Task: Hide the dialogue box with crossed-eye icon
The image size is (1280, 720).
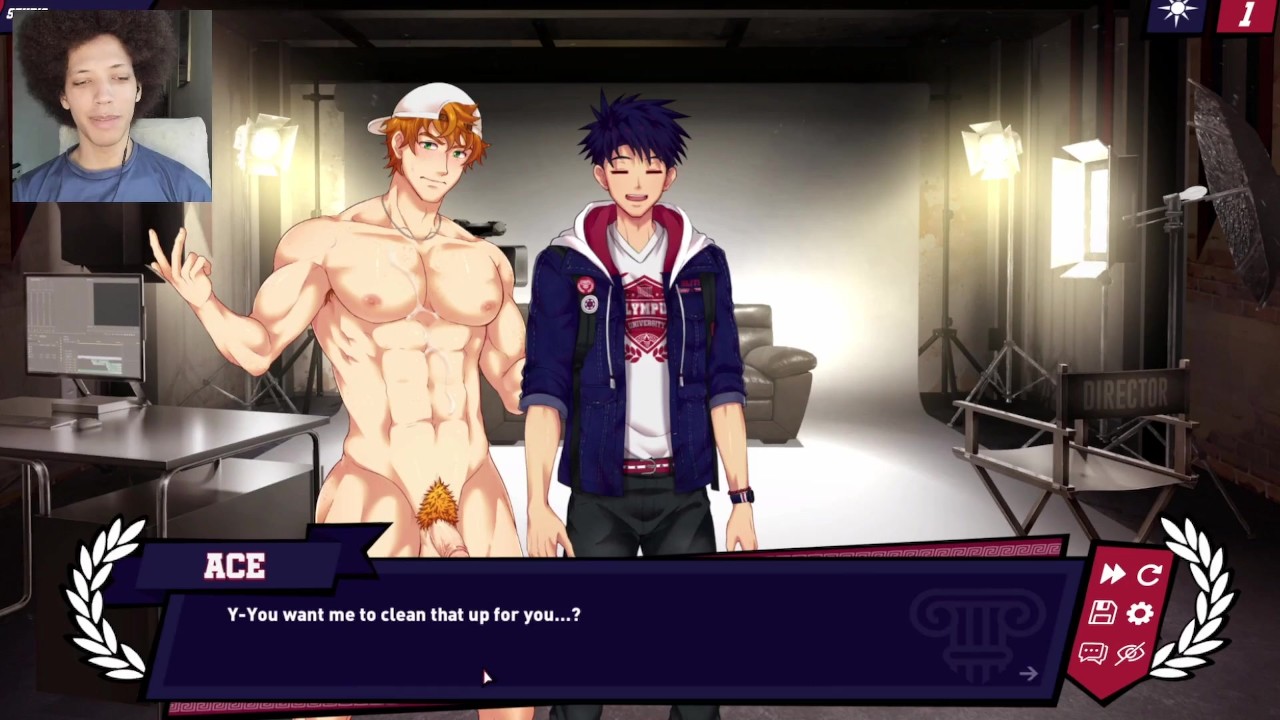Action: pyautogui.click(x=1130, y=653)
